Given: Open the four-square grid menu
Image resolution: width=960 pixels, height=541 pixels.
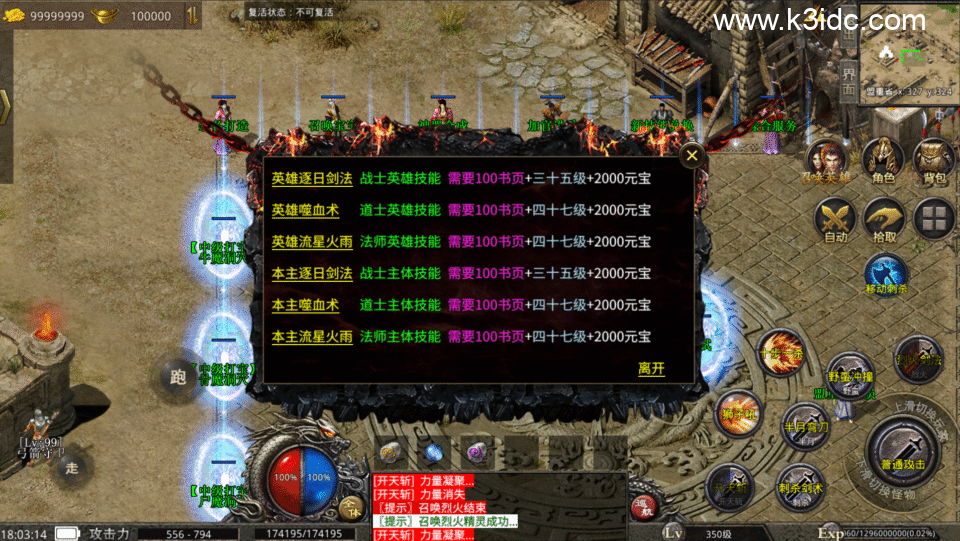Looking at the screenshot, I should [935, 219].
